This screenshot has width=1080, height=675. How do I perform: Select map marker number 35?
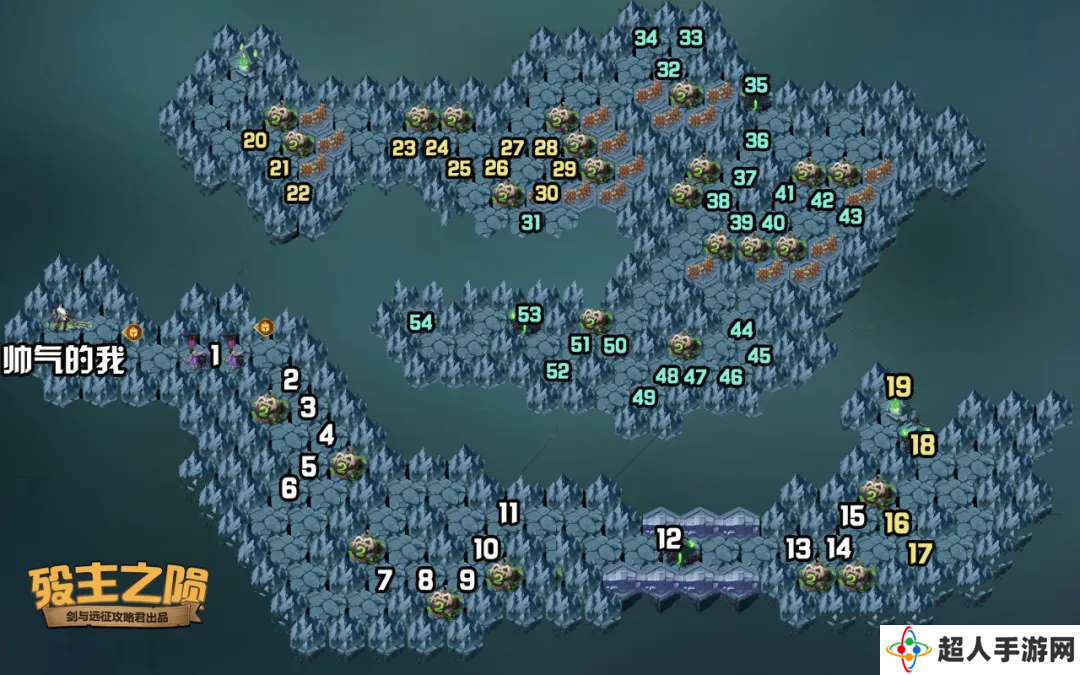click(x=756, y=85)
